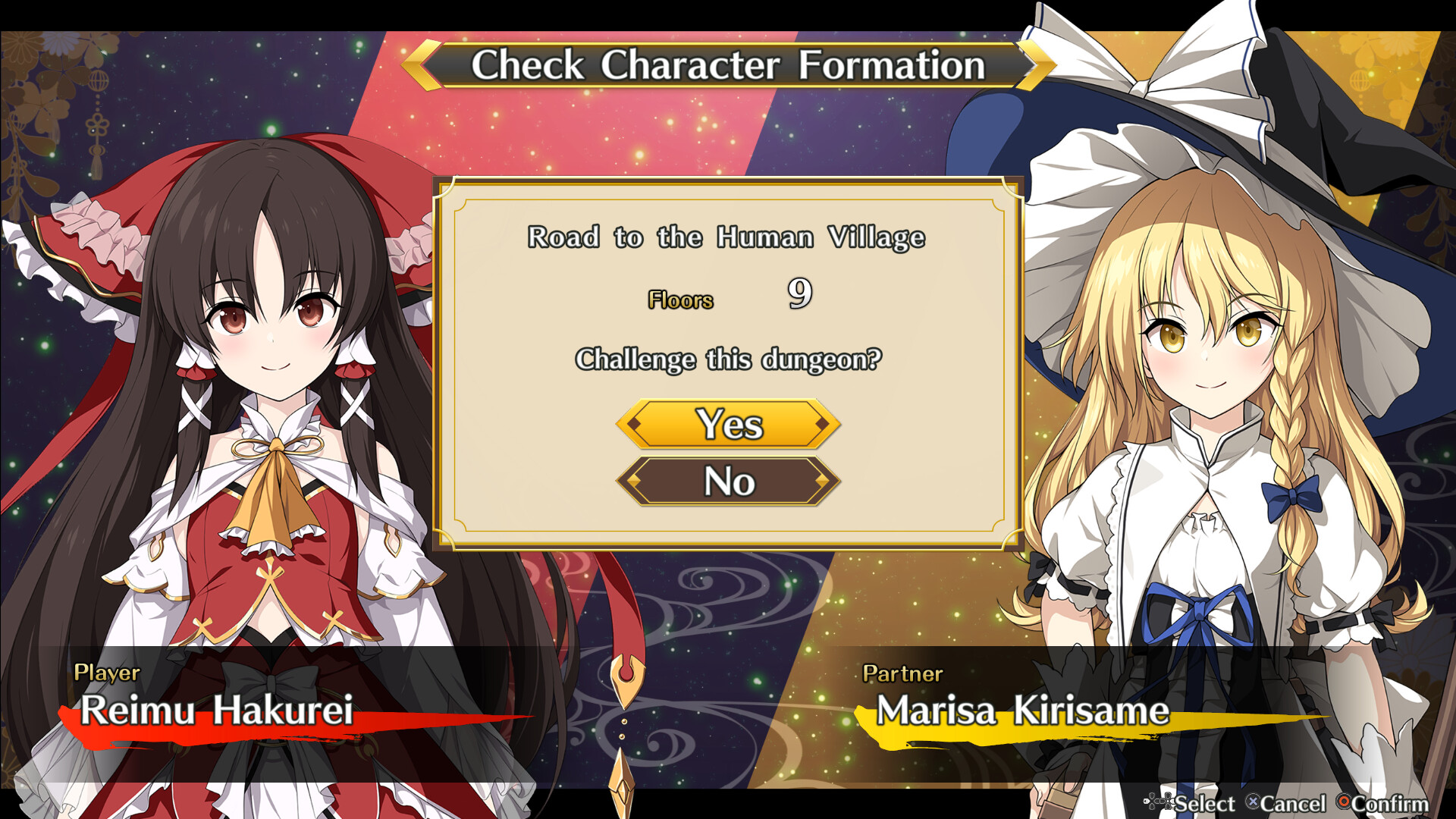Screen dimensions: 1456x819
Task: Click the Check Character Formation header
Action: (x=728, y=66)
